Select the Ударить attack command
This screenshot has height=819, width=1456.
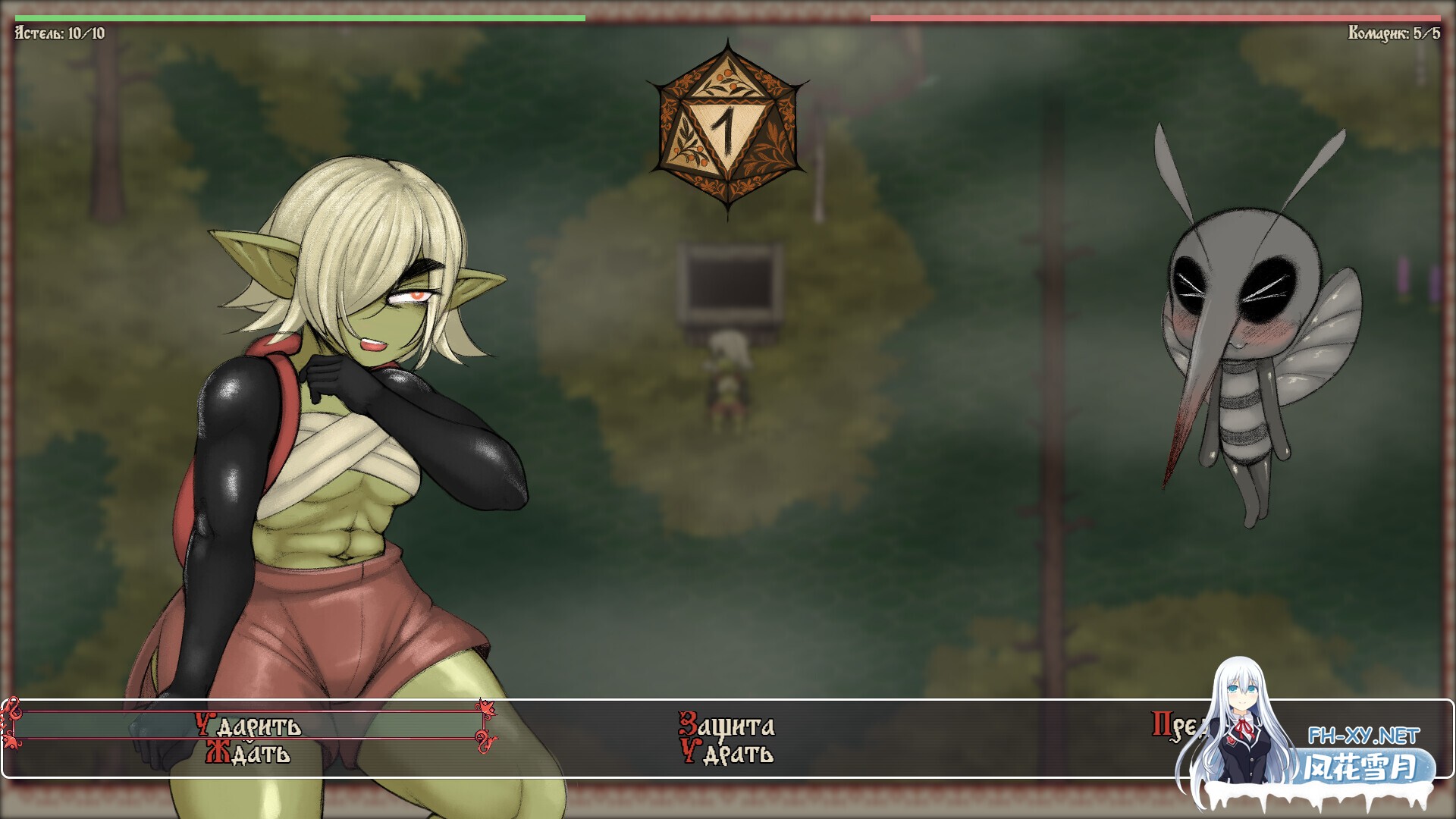coord(250,724)
